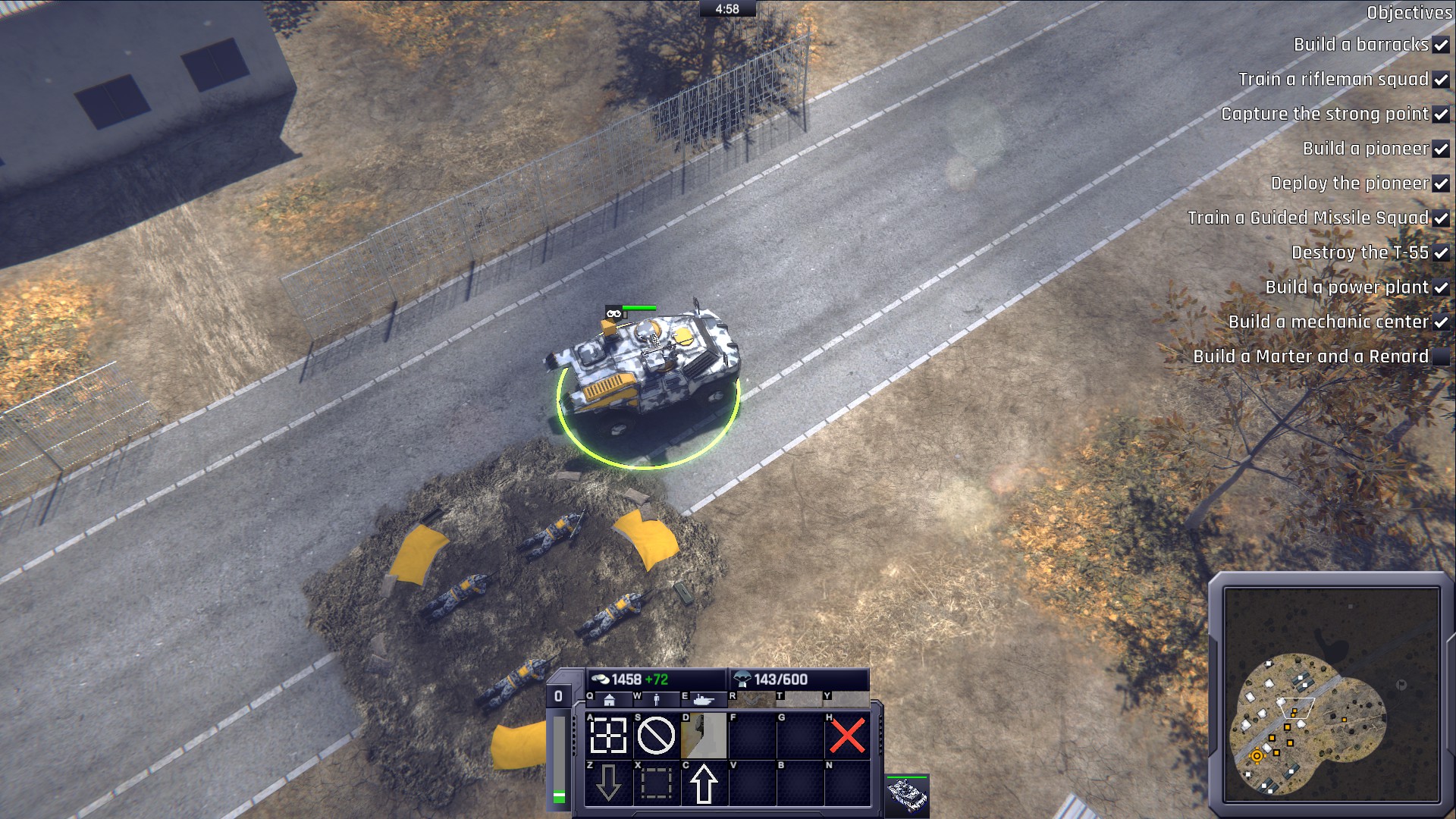Select the move-up arrow command

(703, 785)
